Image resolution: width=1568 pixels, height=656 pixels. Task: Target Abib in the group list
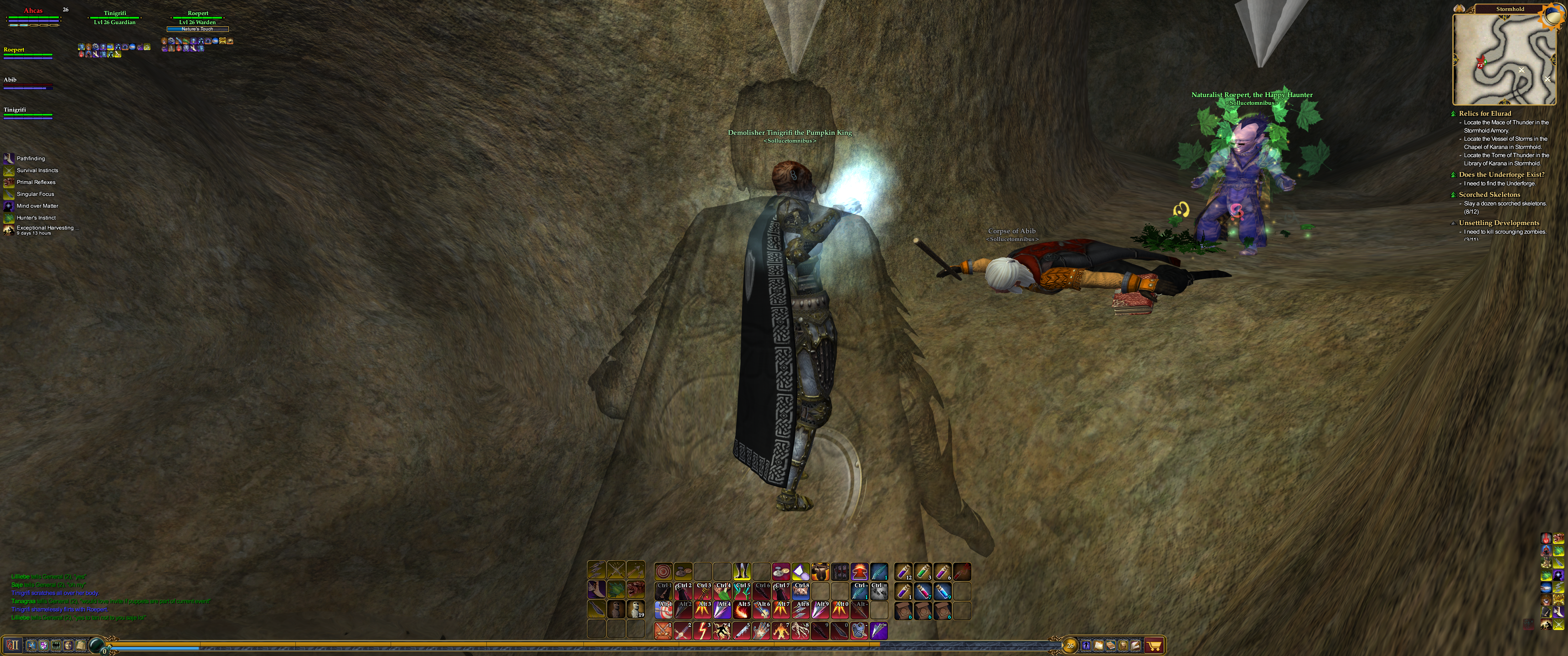[10, 80]
